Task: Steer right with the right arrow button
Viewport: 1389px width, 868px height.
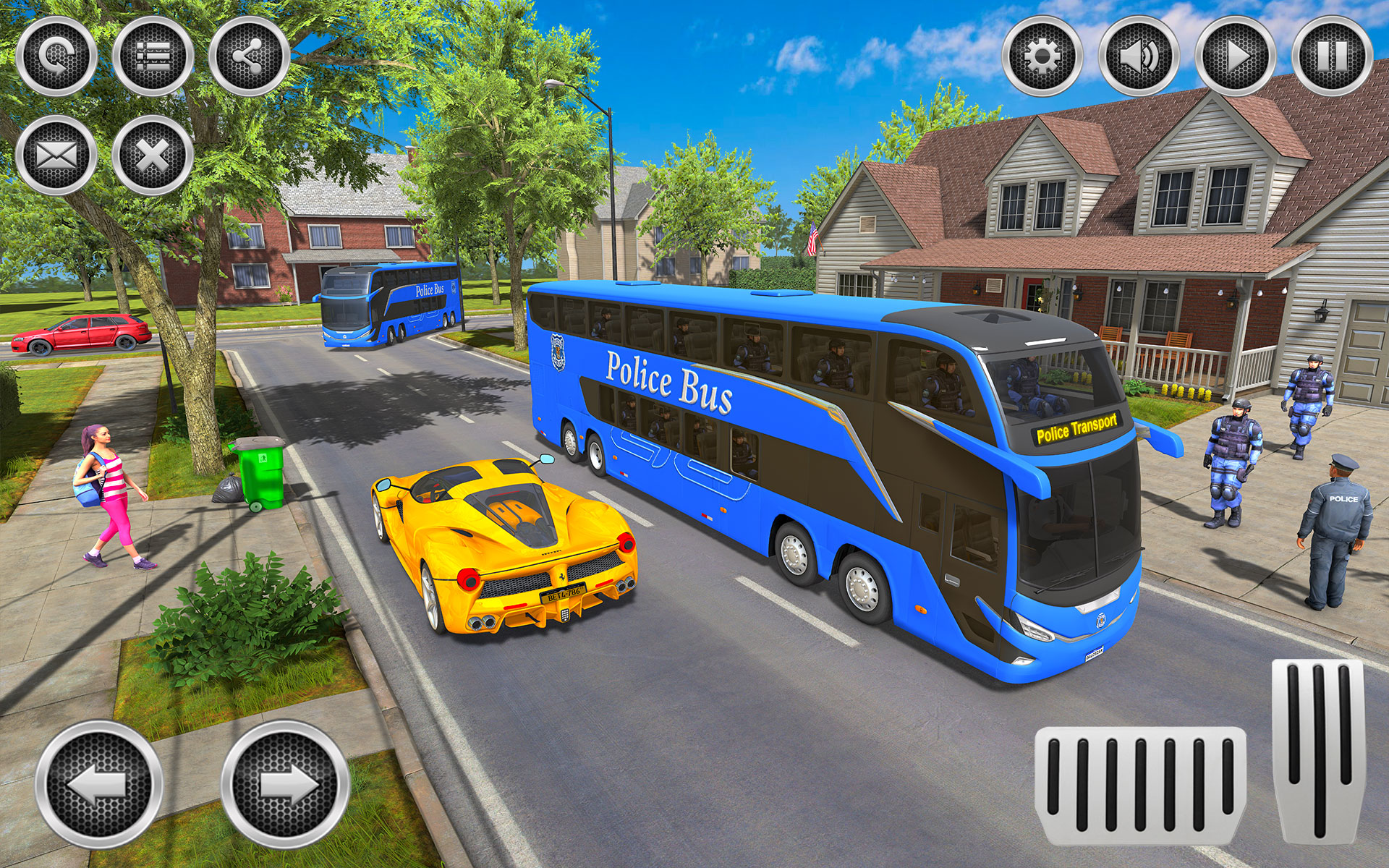Action: point(285,784)
